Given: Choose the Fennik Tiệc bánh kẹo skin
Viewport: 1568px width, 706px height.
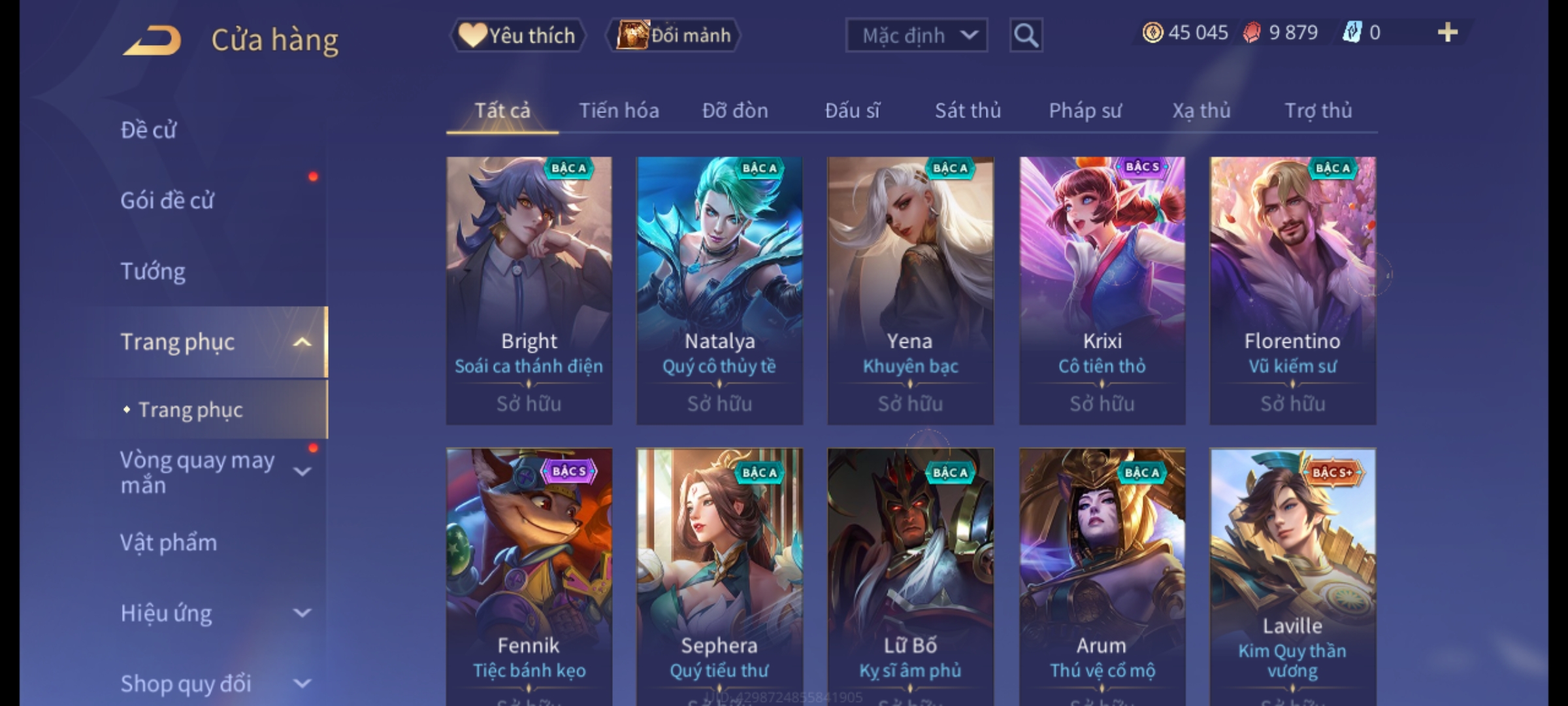Looking at the screenshot, I should [529, 575].
